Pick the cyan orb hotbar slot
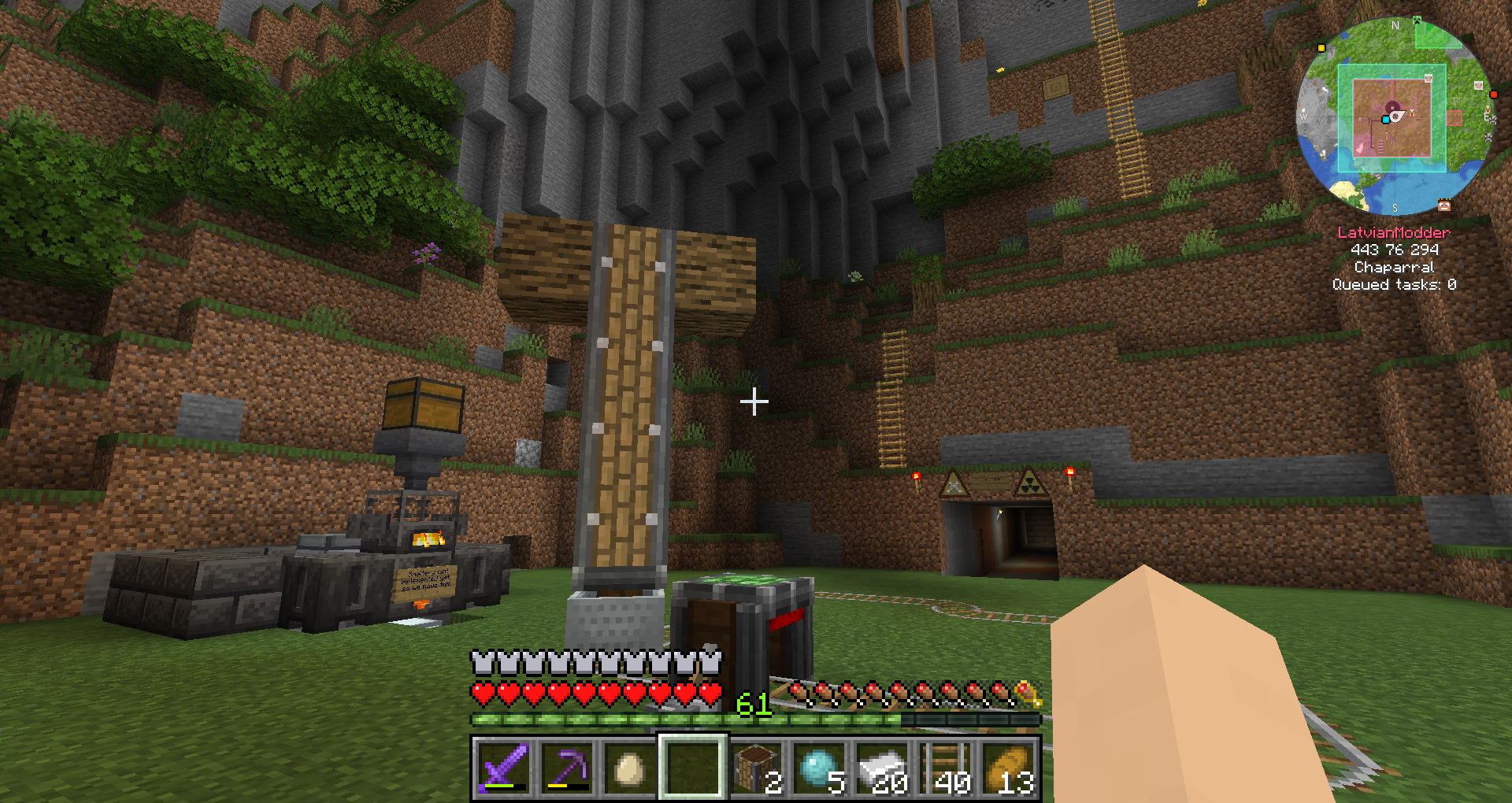 [818, 768]
